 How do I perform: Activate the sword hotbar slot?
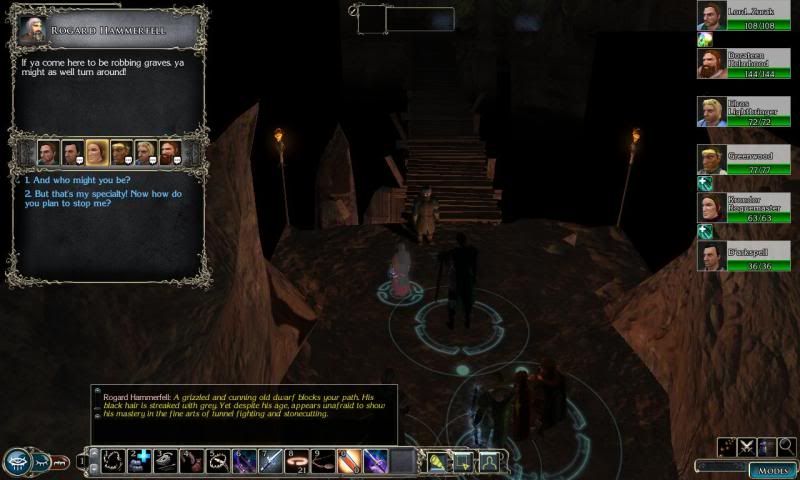coord(270,461)
